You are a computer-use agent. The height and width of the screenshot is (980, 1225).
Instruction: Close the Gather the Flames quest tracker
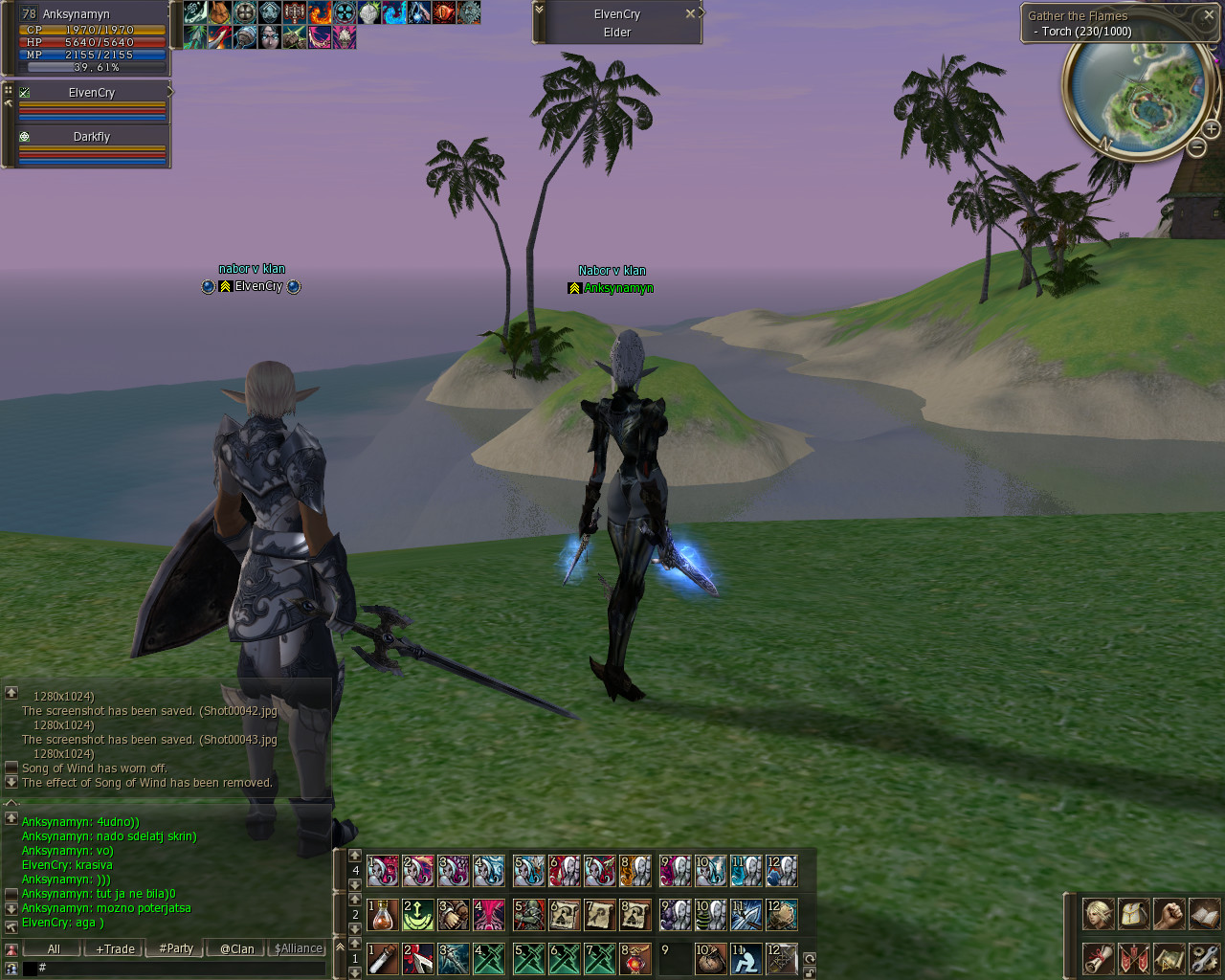click(x=1209, y=15)
